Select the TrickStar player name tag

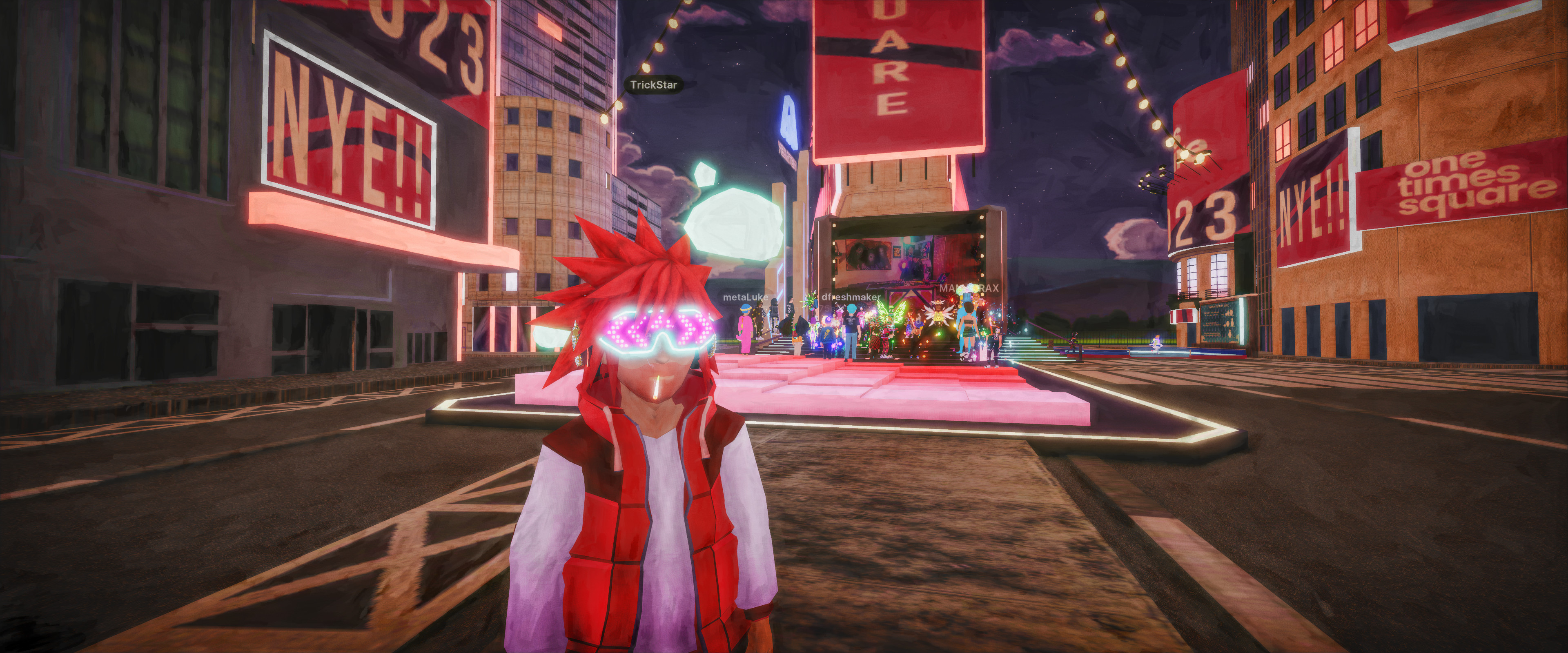pyautogui.click(x=653, y=84)
